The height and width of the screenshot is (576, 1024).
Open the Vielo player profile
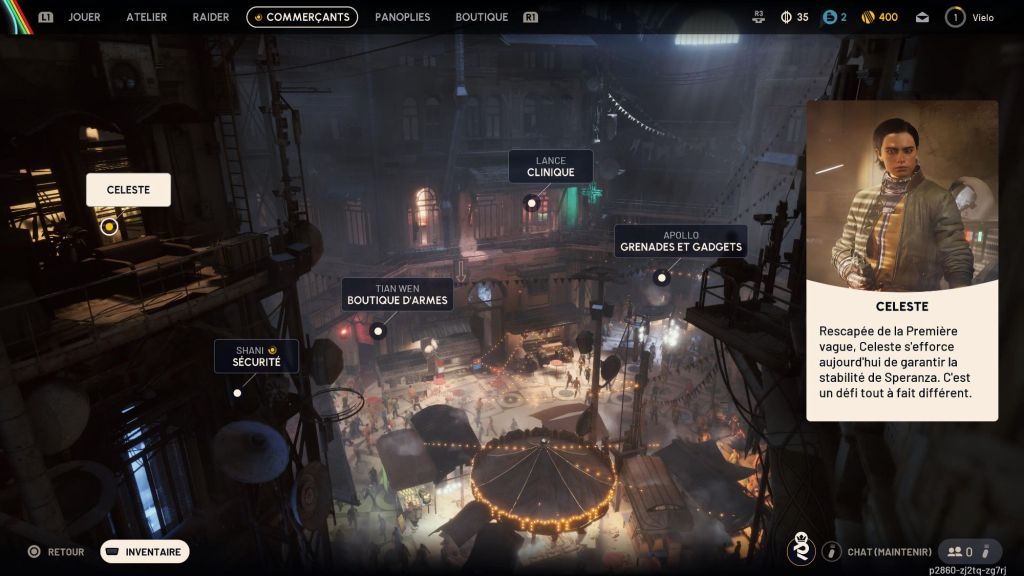coord(970,17)
